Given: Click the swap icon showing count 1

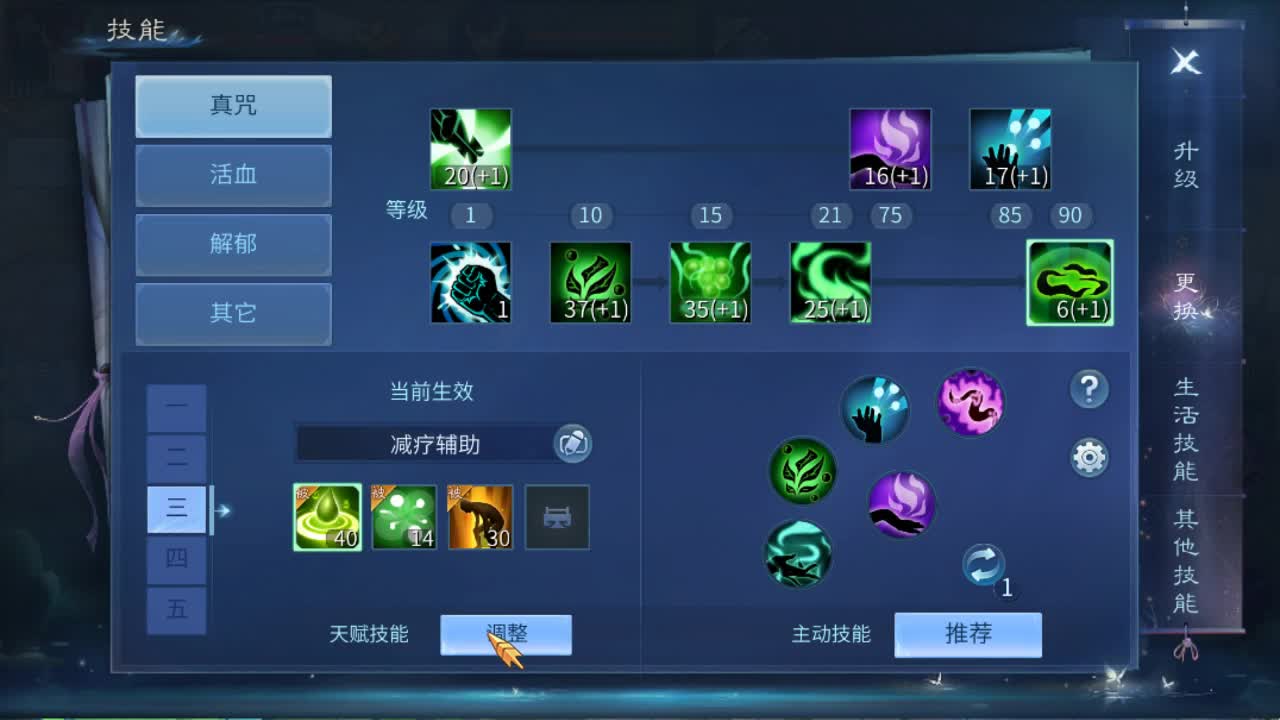Looking at the screenshot, I should [984, 565].
